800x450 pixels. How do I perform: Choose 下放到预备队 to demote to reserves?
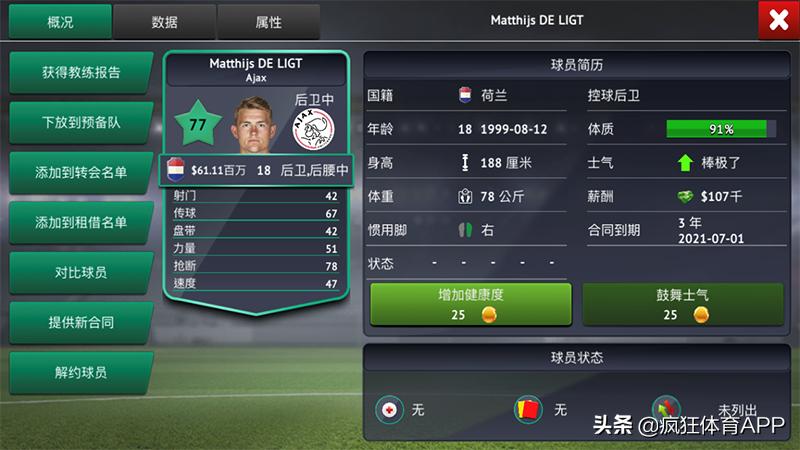(x=81, y=123)
